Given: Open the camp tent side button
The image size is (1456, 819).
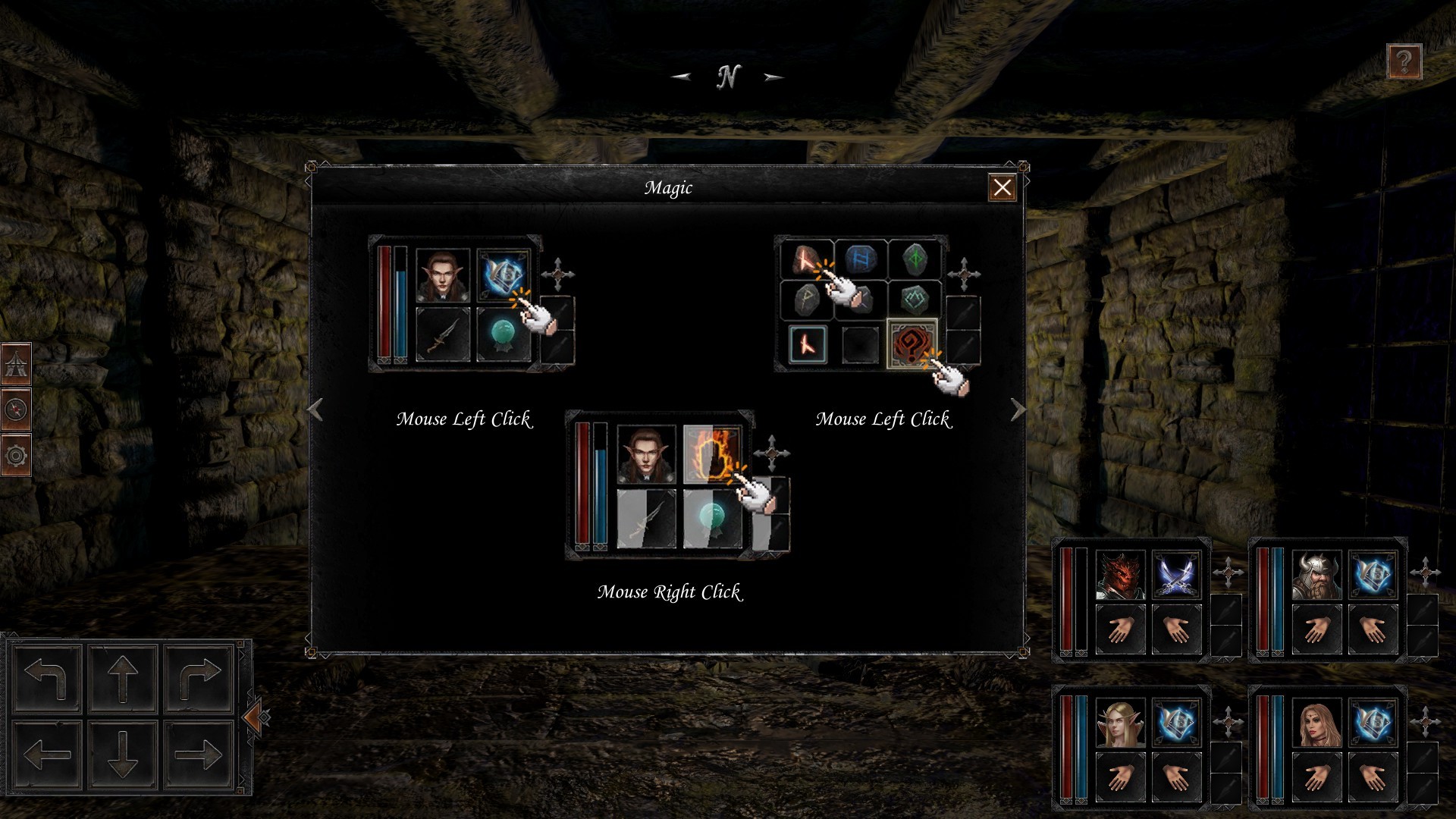Looking at the screenshot, I should point(16,365).
